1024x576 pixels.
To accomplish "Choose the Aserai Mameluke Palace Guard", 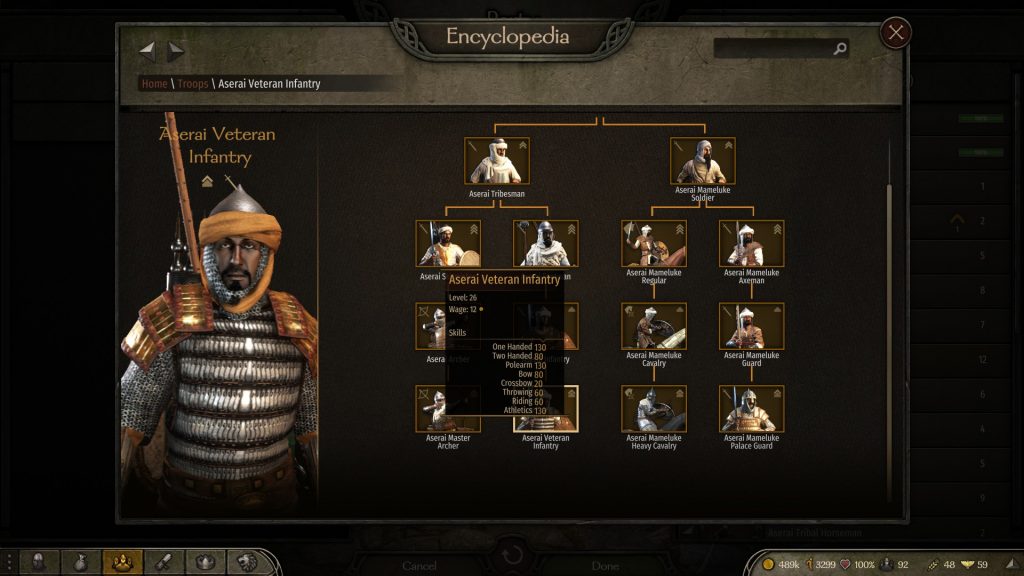I will coord(751,408).
